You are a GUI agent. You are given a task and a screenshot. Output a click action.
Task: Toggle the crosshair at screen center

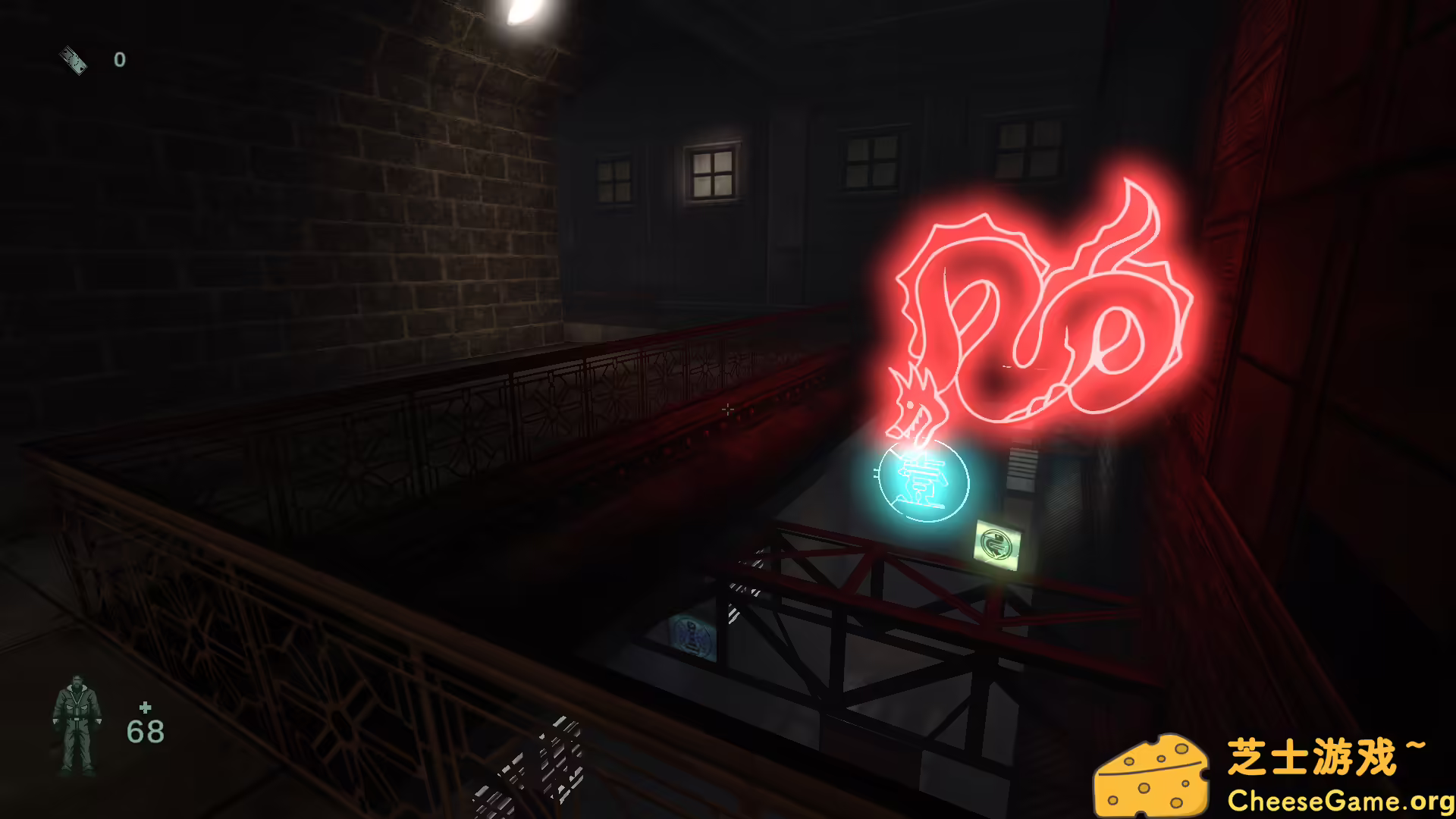click(728, 408)
